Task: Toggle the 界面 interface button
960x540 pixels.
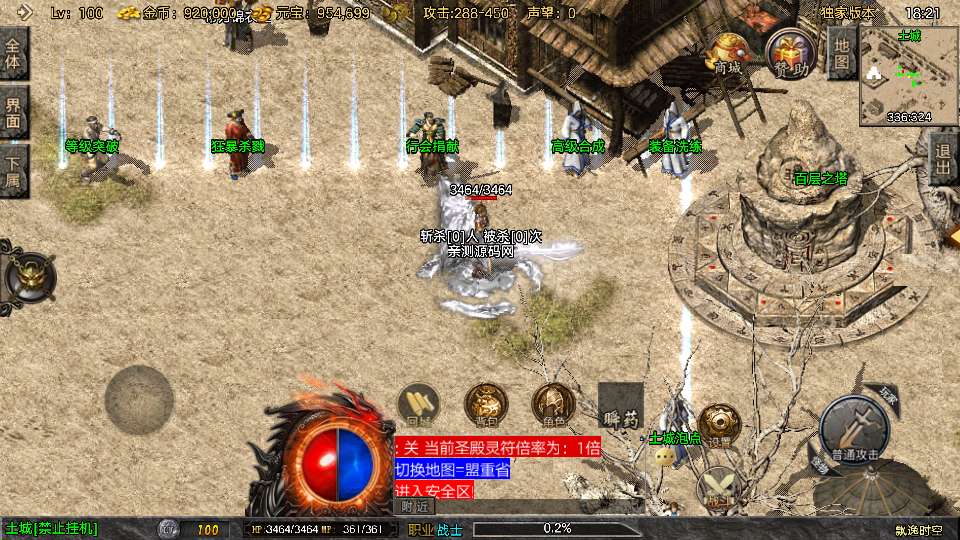Action: pyautogui.click(x=14, y=112)
